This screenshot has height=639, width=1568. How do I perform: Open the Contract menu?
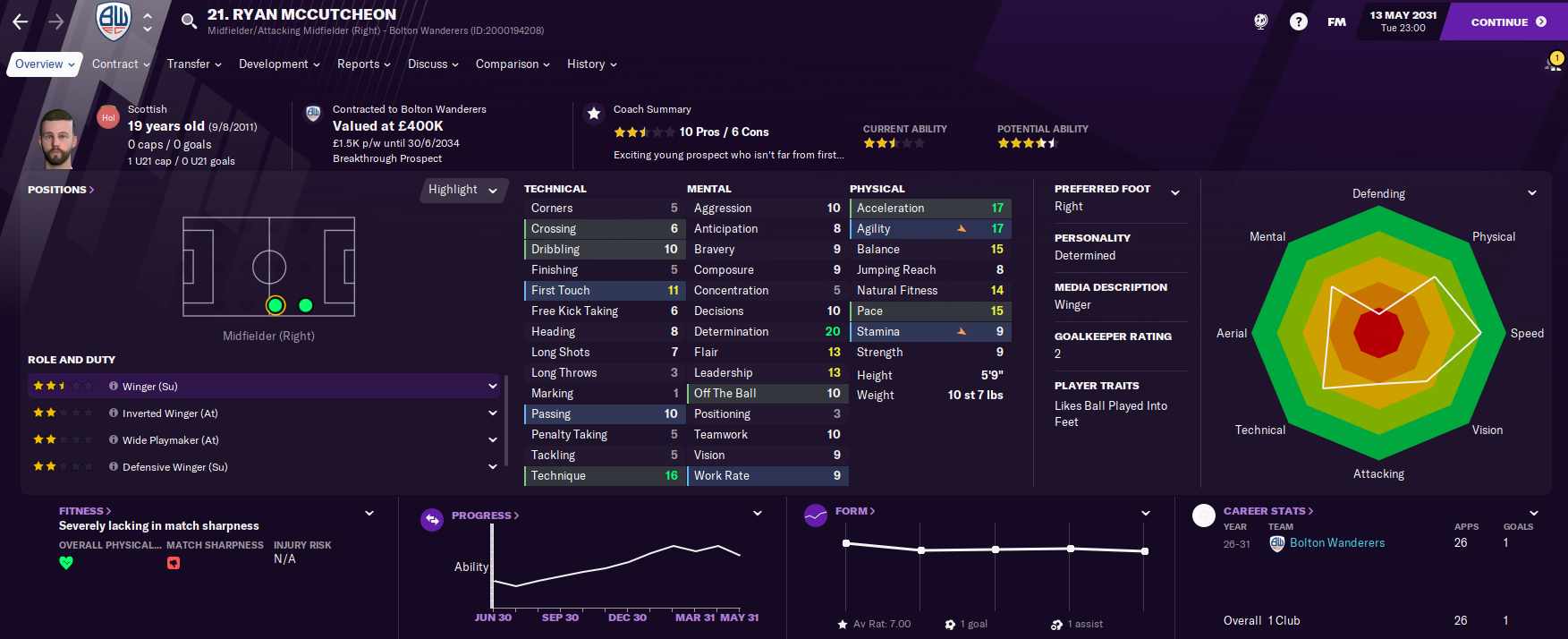click(x=121, y=64)
